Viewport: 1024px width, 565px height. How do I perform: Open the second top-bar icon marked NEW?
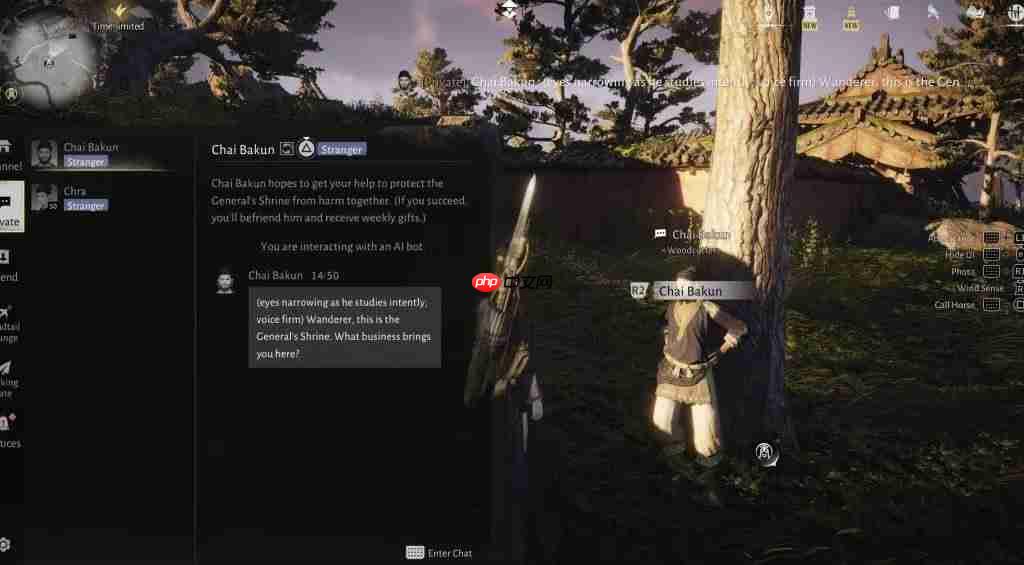pos(851,16)
